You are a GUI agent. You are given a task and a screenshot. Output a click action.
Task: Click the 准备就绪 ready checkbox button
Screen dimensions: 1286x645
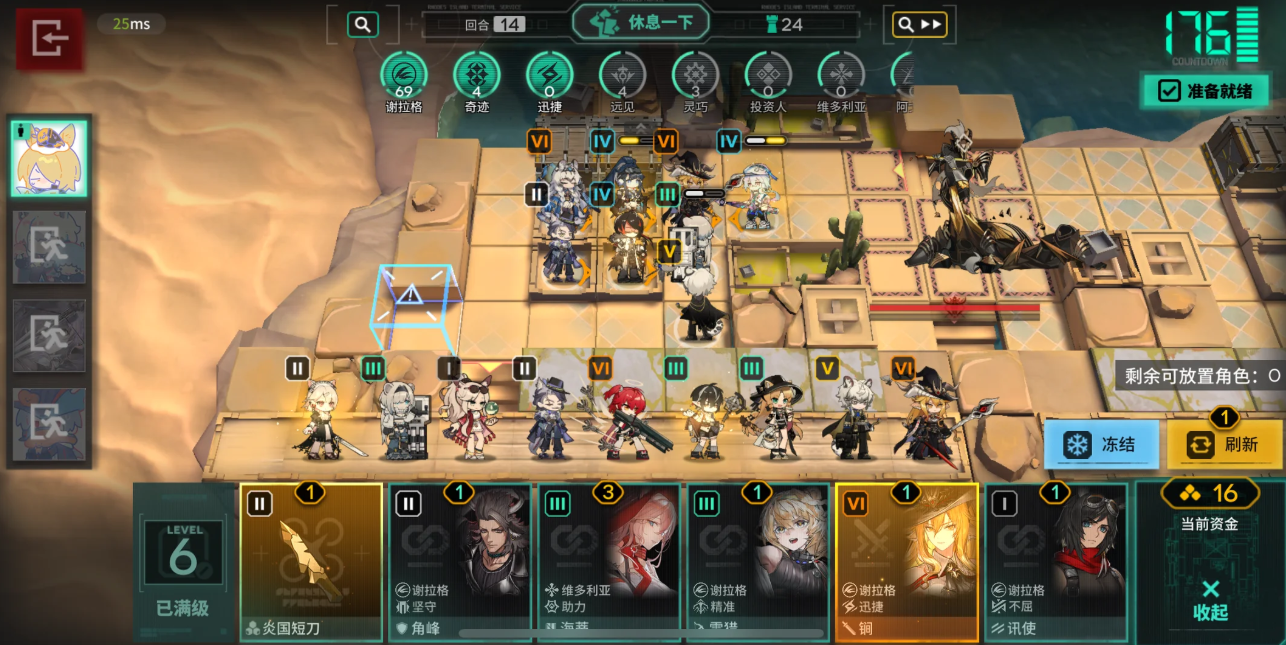[1205, 91]
